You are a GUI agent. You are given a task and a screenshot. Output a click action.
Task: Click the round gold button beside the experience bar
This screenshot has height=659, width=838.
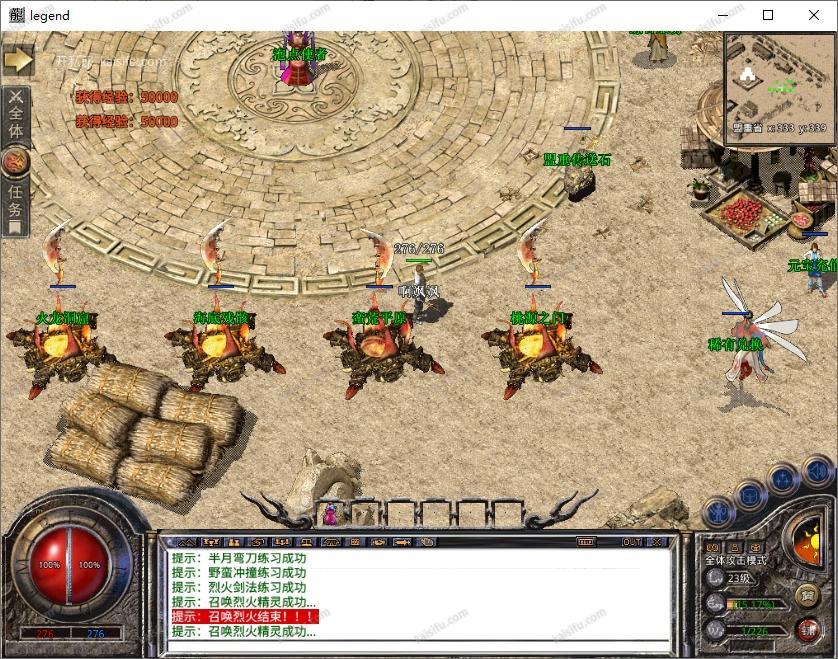(x=808, y=595)
